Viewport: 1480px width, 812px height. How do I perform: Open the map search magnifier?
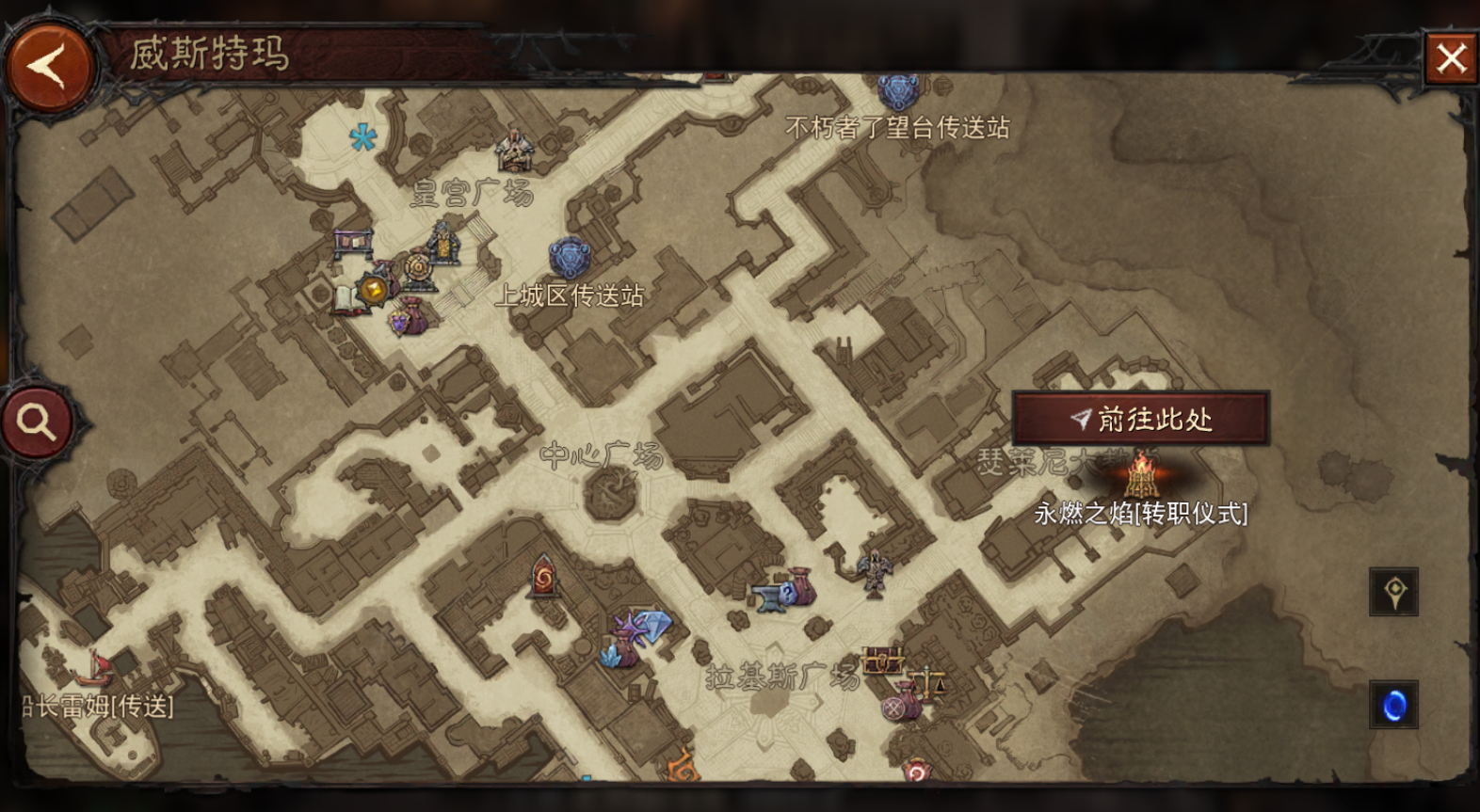coord(37,422)
